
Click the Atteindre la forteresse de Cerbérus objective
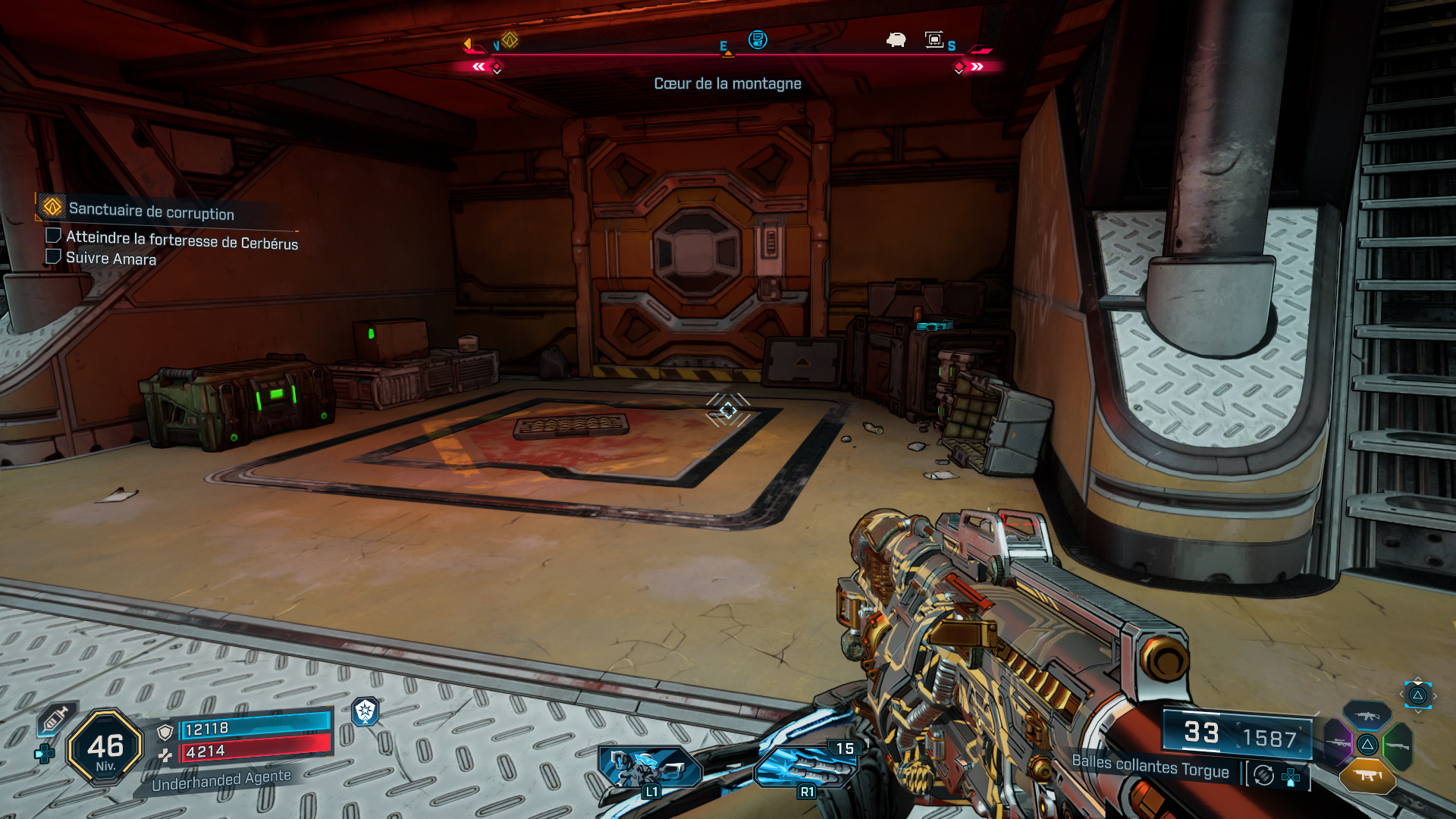[181, 240]
